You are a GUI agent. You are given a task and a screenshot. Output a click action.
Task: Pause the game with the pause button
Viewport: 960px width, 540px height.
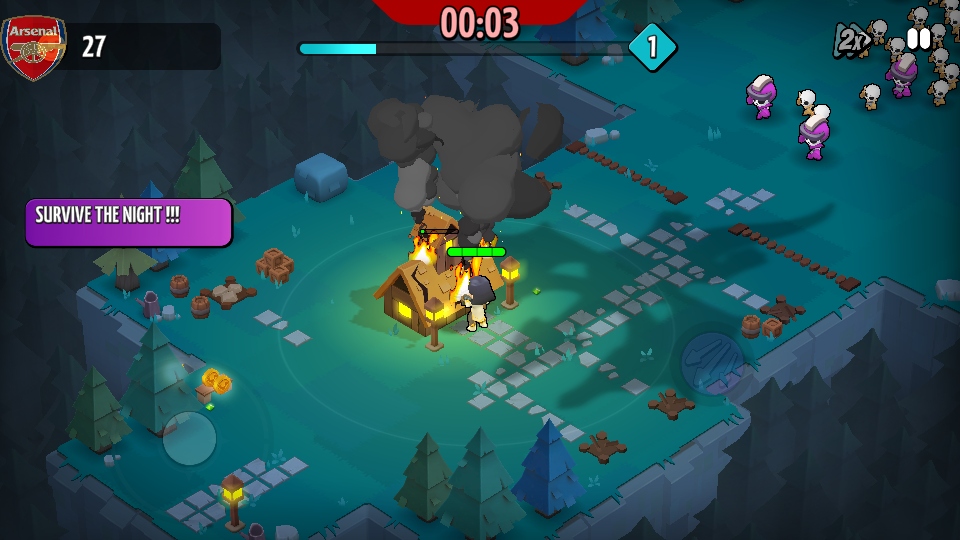tap(918, 39)
